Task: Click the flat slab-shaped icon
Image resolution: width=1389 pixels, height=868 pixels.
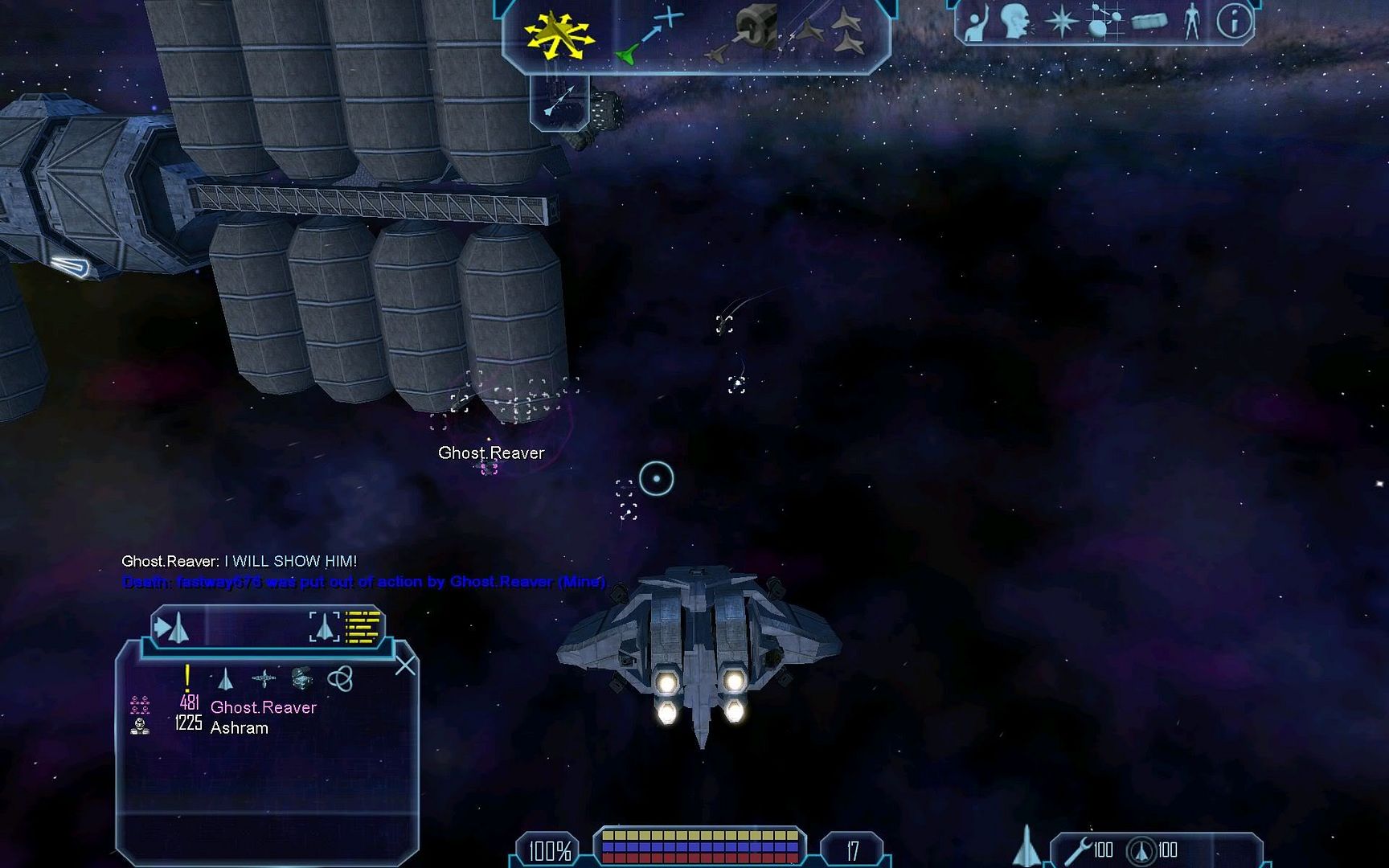Action: [x=1149, y=22]
